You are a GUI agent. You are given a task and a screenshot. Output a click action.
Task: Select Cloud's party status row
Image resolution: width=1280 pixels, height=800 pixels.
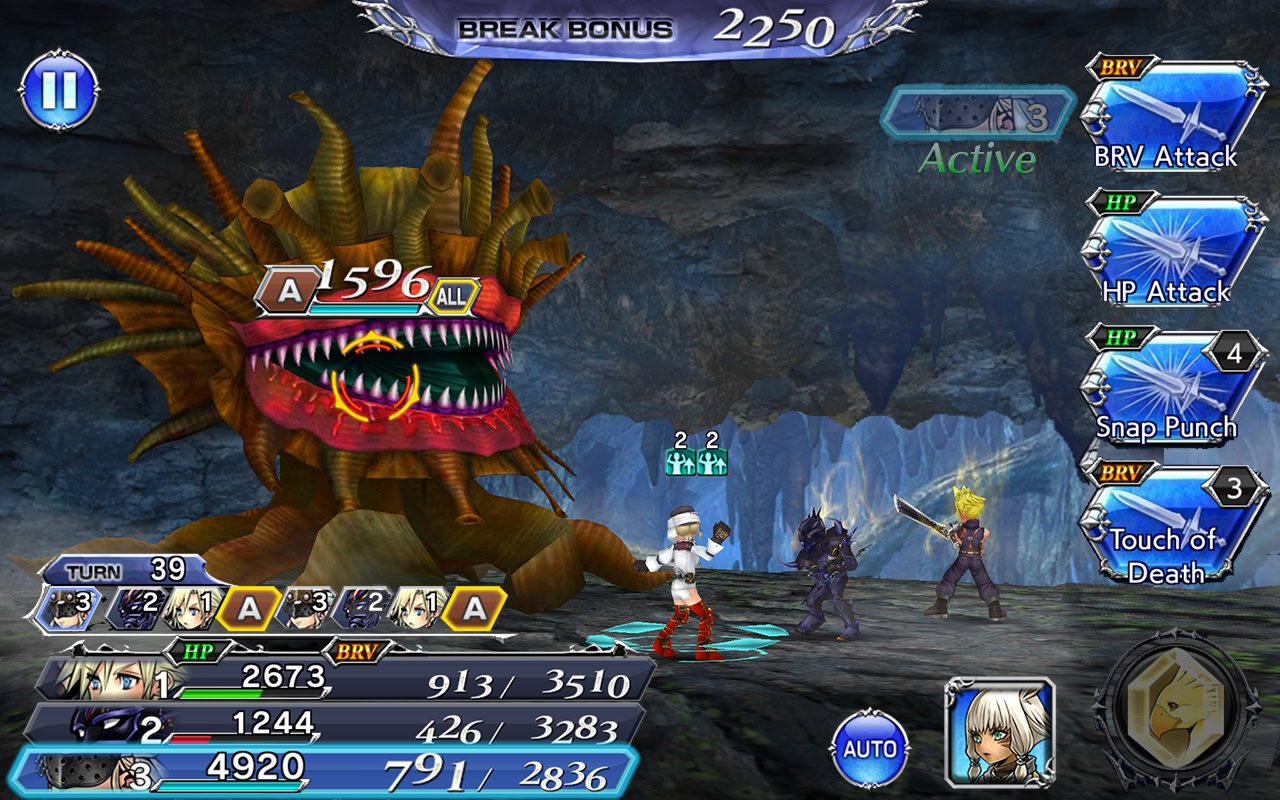tap(340, 681)
